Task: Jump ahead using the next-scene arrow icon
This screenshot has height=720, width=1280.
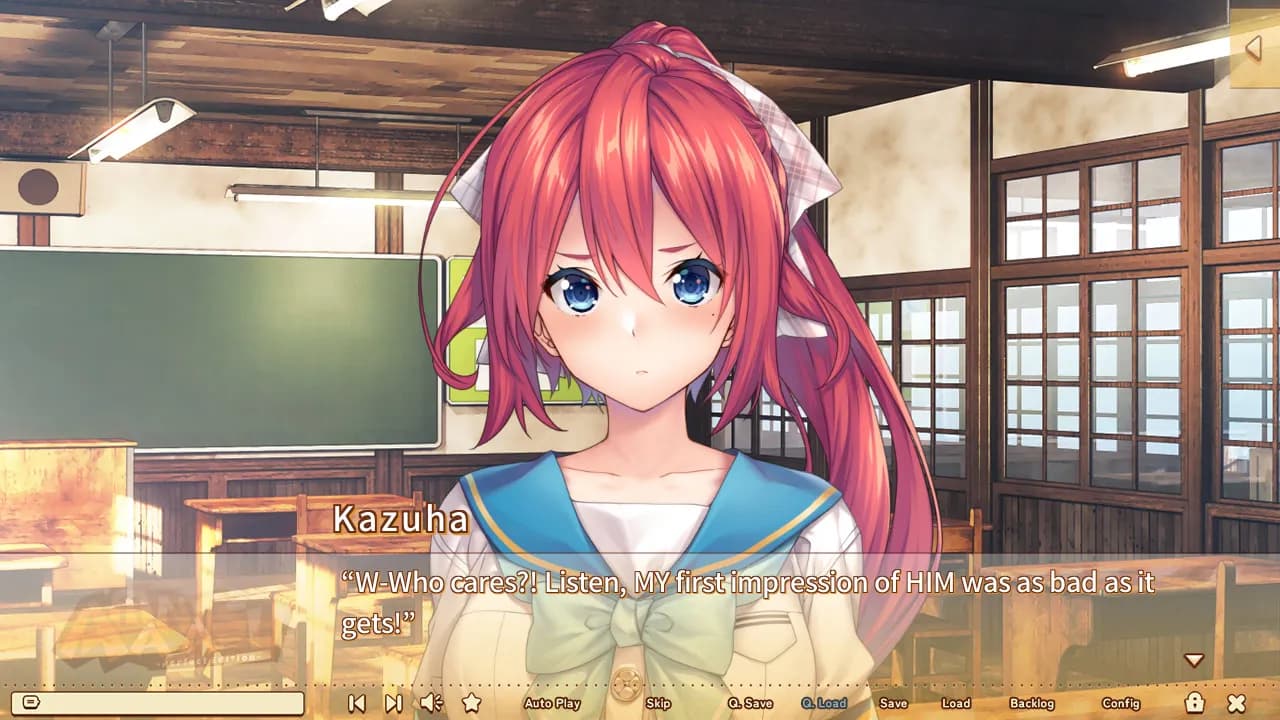Action: point(394,703)
